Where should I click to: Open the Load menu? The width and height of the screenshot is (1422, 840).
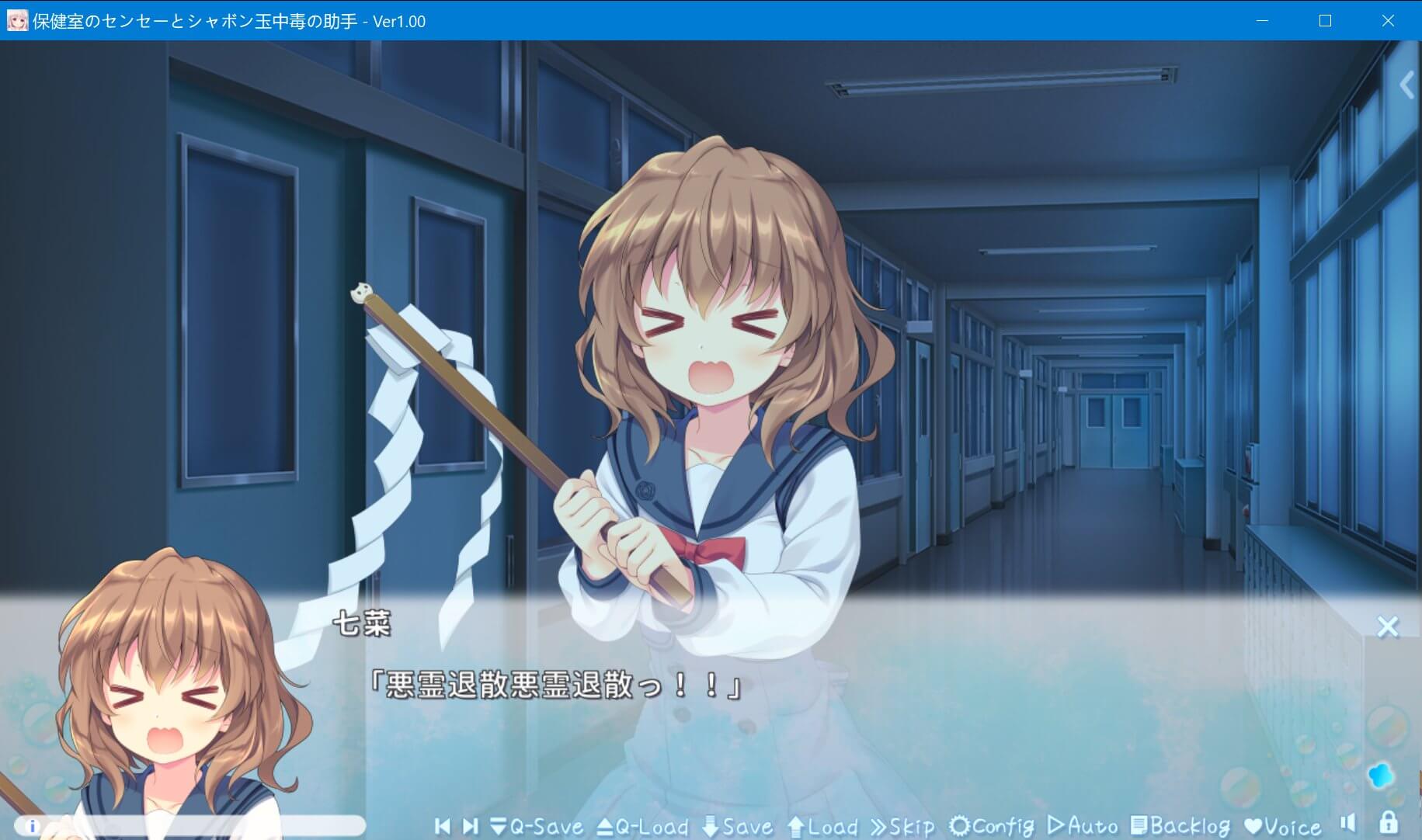[x=822, y=826]
